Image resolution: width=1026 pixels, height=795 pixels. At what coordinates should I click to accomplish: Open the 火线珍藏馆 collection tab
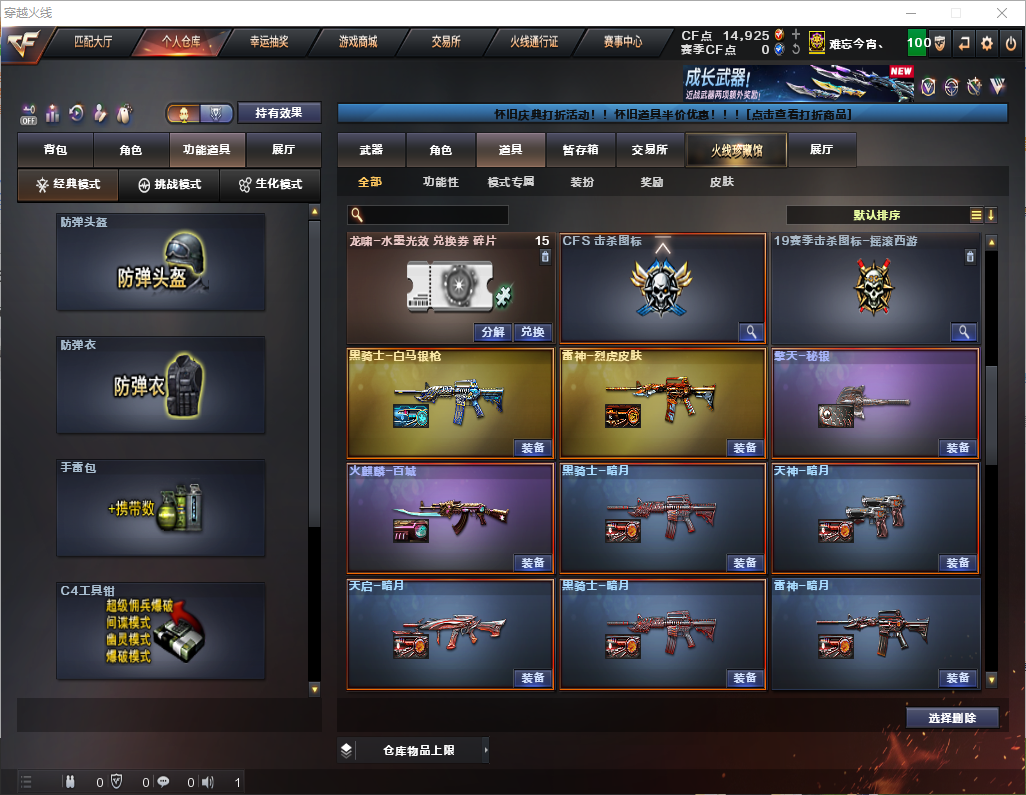click(x=736, y=150)
